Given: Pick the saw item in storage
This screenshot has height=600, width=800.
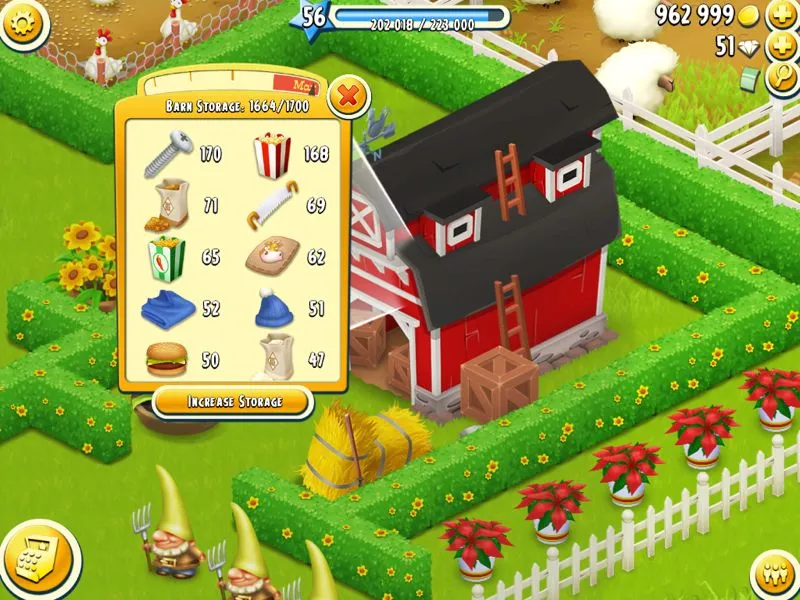Looking at the screenshot, I should coord(270,207).
